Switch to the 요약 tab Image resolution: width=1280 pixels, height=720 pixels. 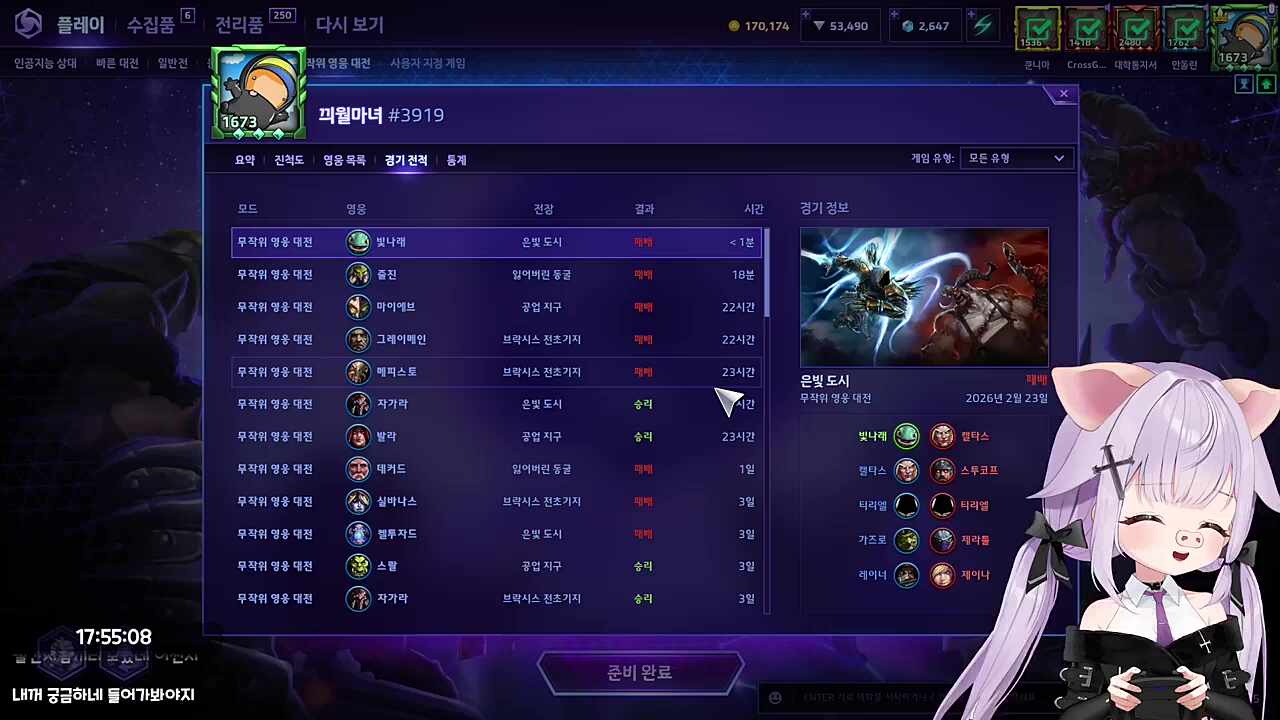(x=244, y=160)
